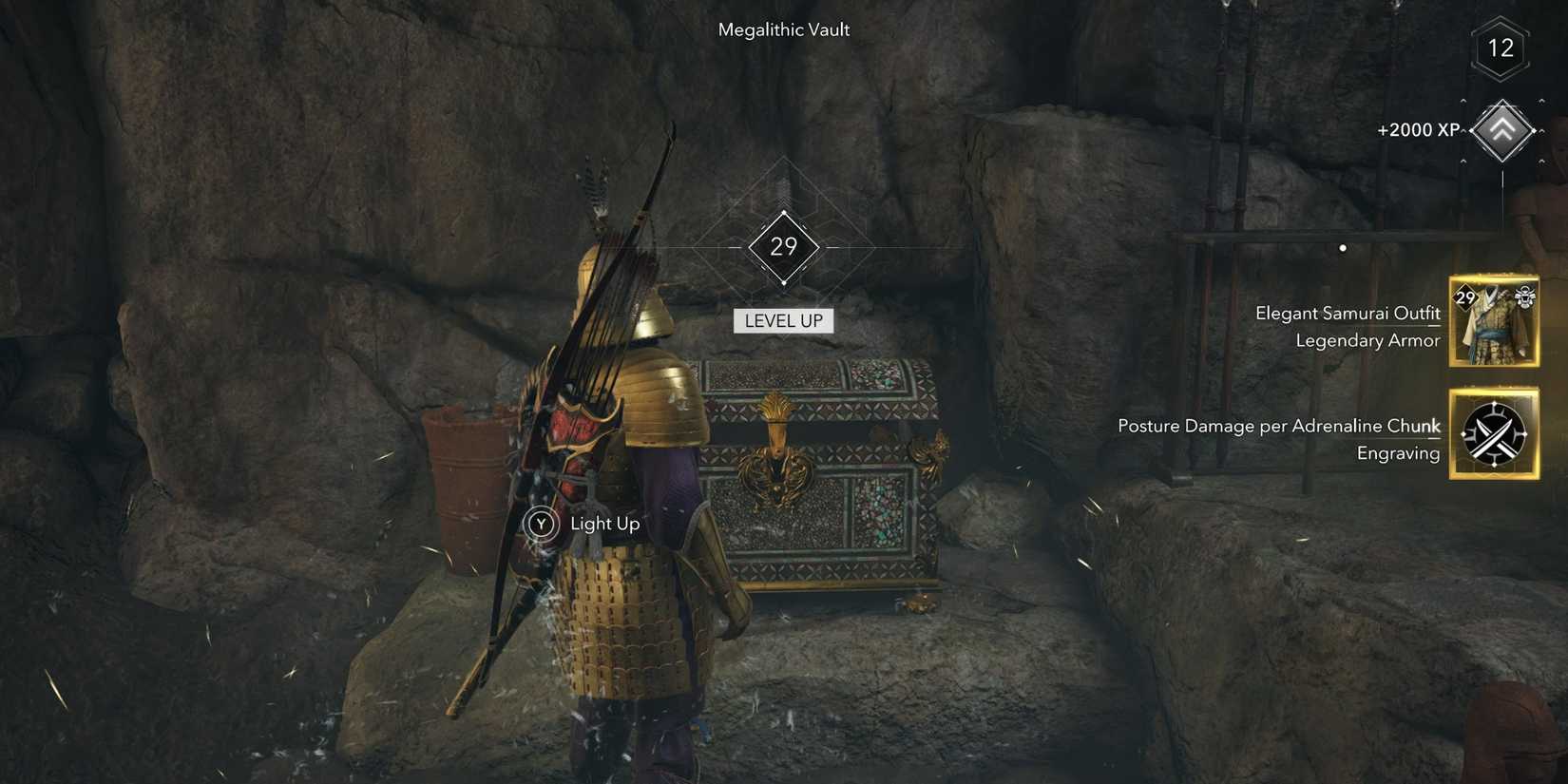Screen dimensions: 1568x784
Task: Toggle Light Up on the brazier
Action: click(540, 523)
